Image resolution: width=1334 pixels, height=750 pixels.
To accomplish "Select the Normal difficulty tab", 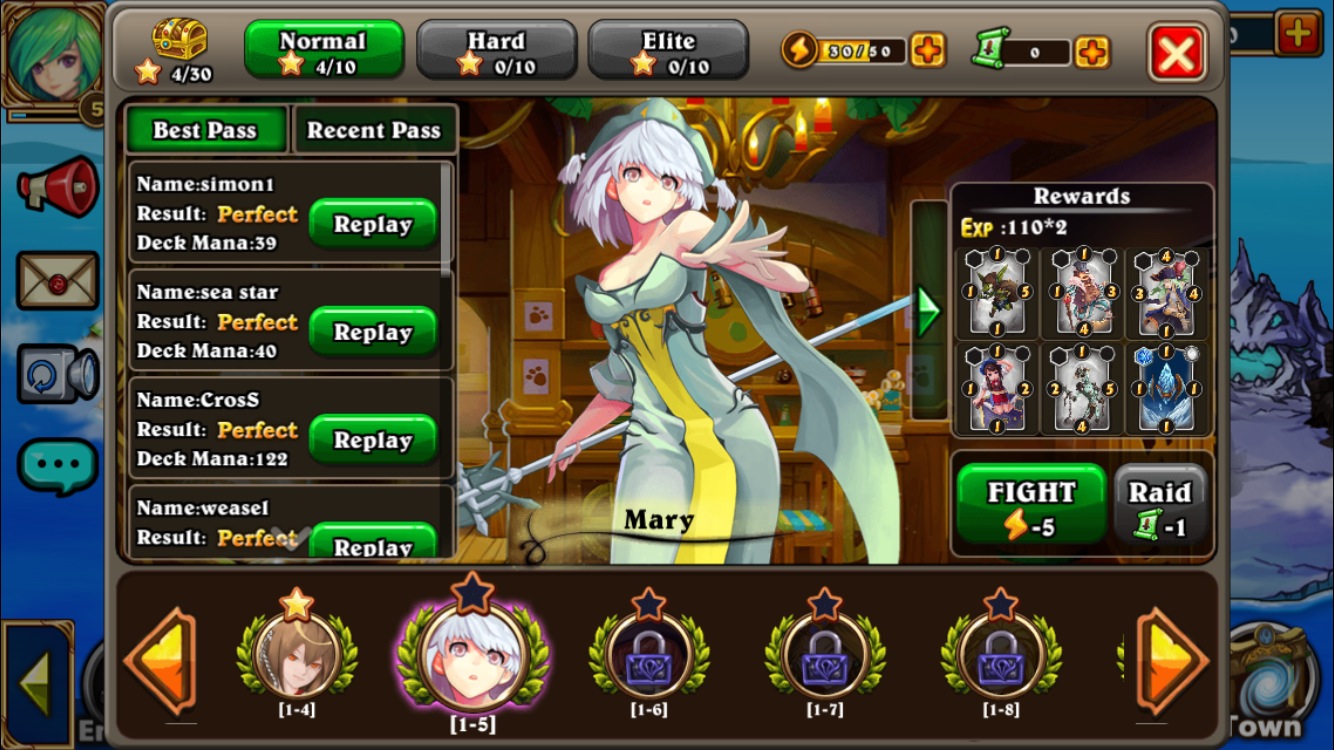I will [x=323, y=51].
